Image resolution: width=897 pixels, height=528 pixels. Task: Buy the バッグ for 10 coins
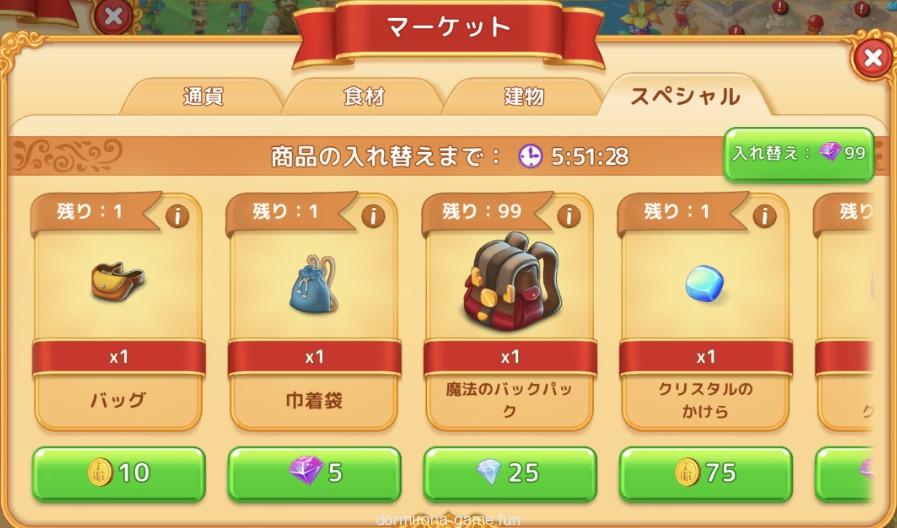(119, 472)
